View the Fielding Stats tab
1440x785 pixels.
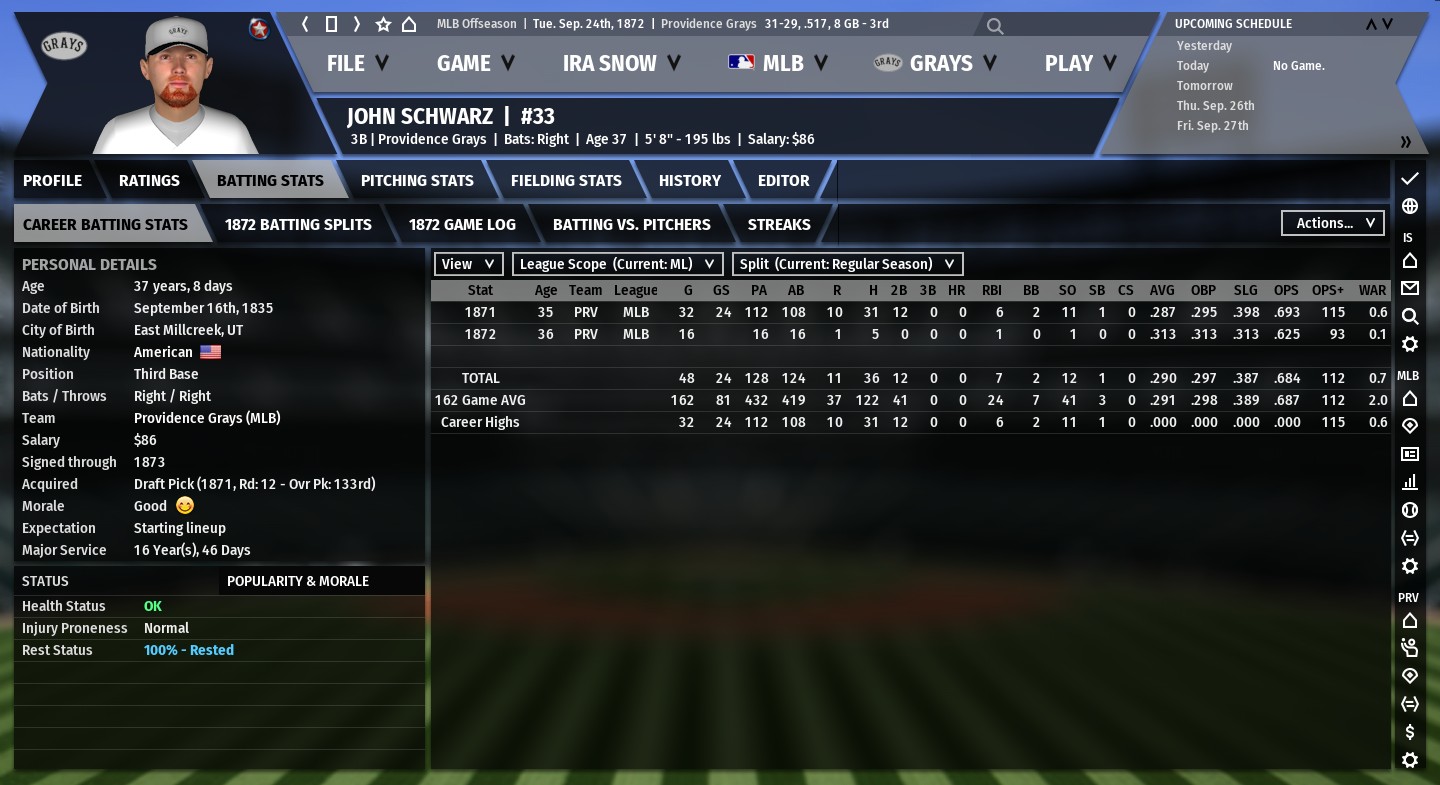566,181
